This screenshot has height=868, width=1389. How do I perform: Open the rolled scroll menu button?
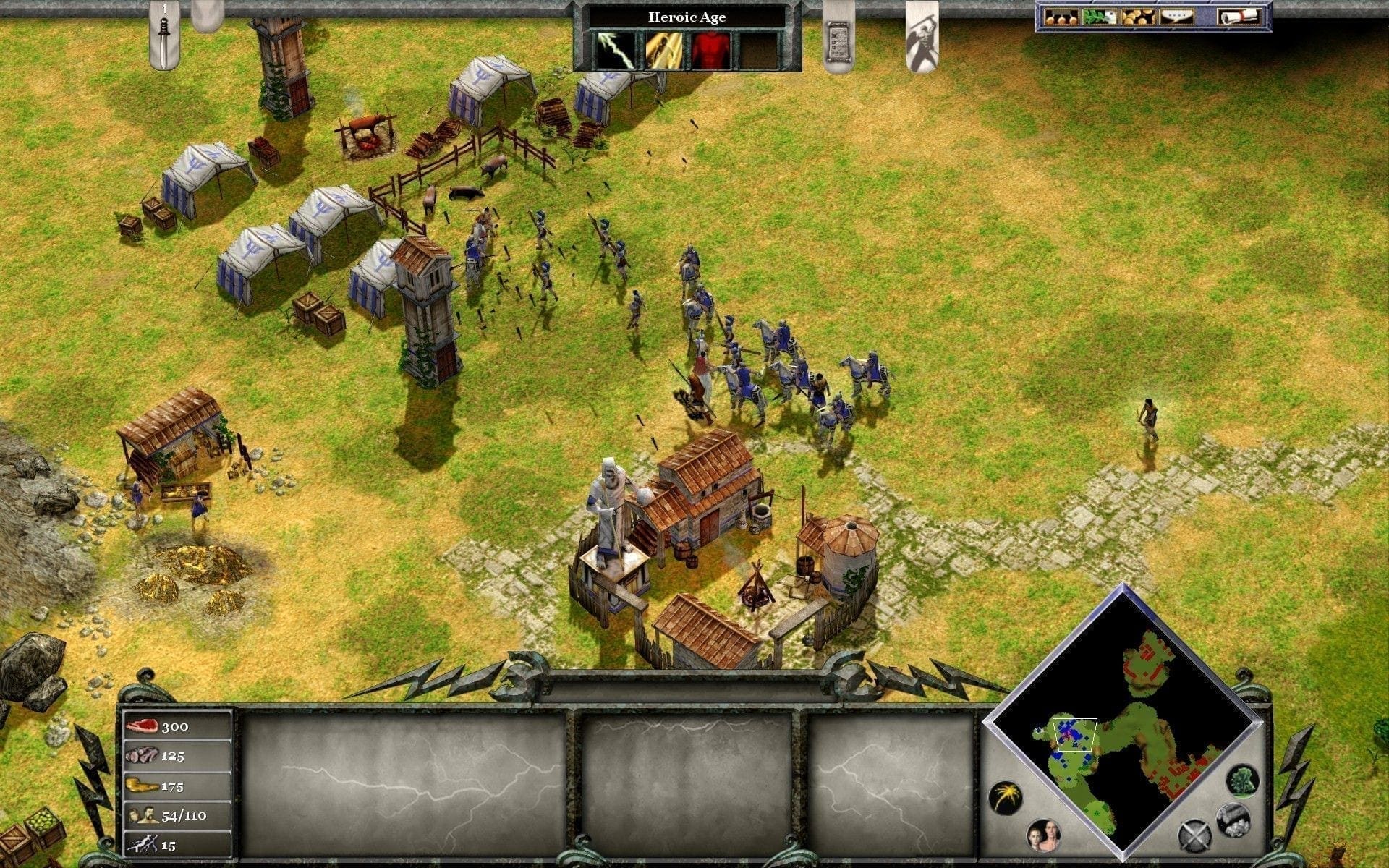coord(1239,17)
